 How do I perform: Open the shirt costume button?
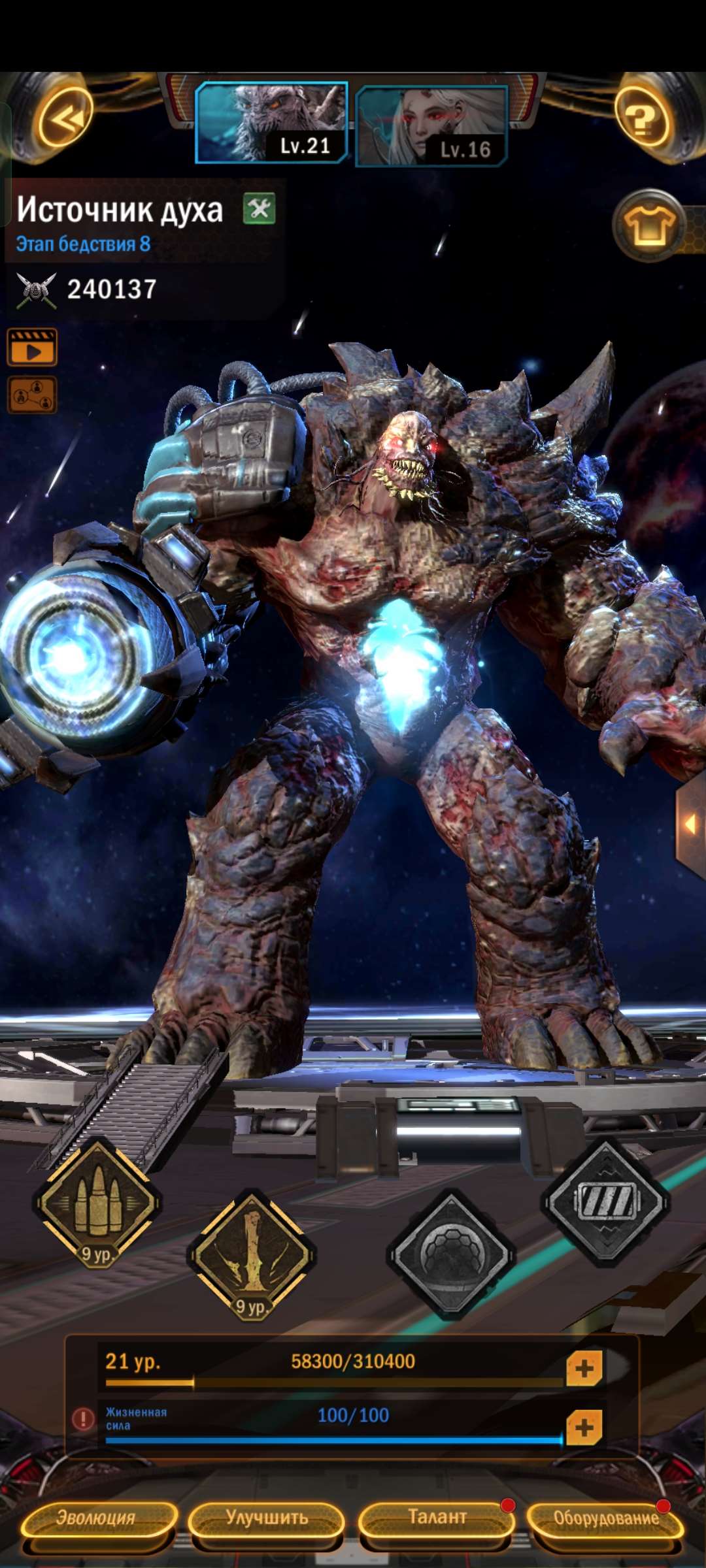649,225
